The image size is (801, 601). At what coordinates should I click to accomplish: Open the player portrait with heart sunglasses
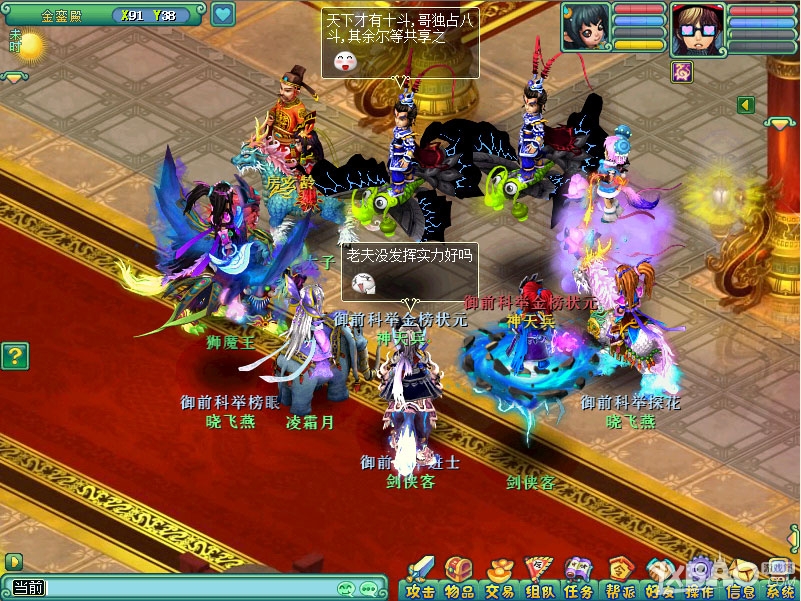[696, 28]
